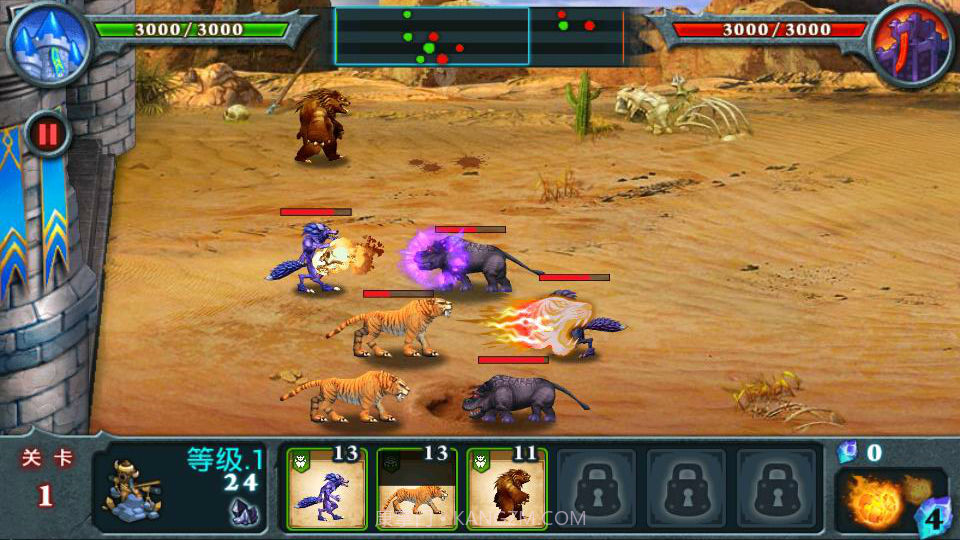Screen dimensions: 960x540
Task: Select the tiger unit card
Action: (416, 488)
